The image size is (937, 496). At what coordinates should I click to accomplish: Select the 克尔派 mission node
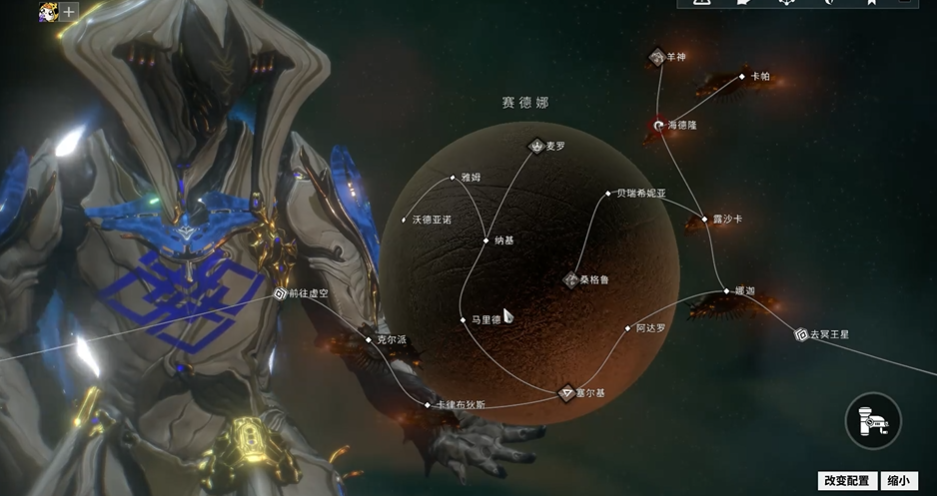tap(369, 340)
